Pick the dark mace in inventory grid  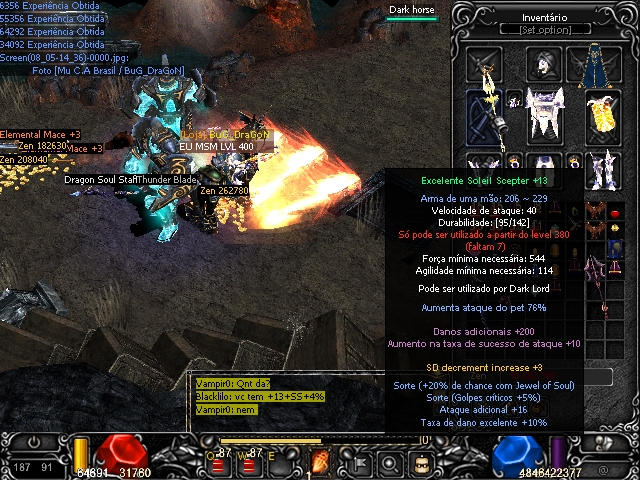click(597, 274)
